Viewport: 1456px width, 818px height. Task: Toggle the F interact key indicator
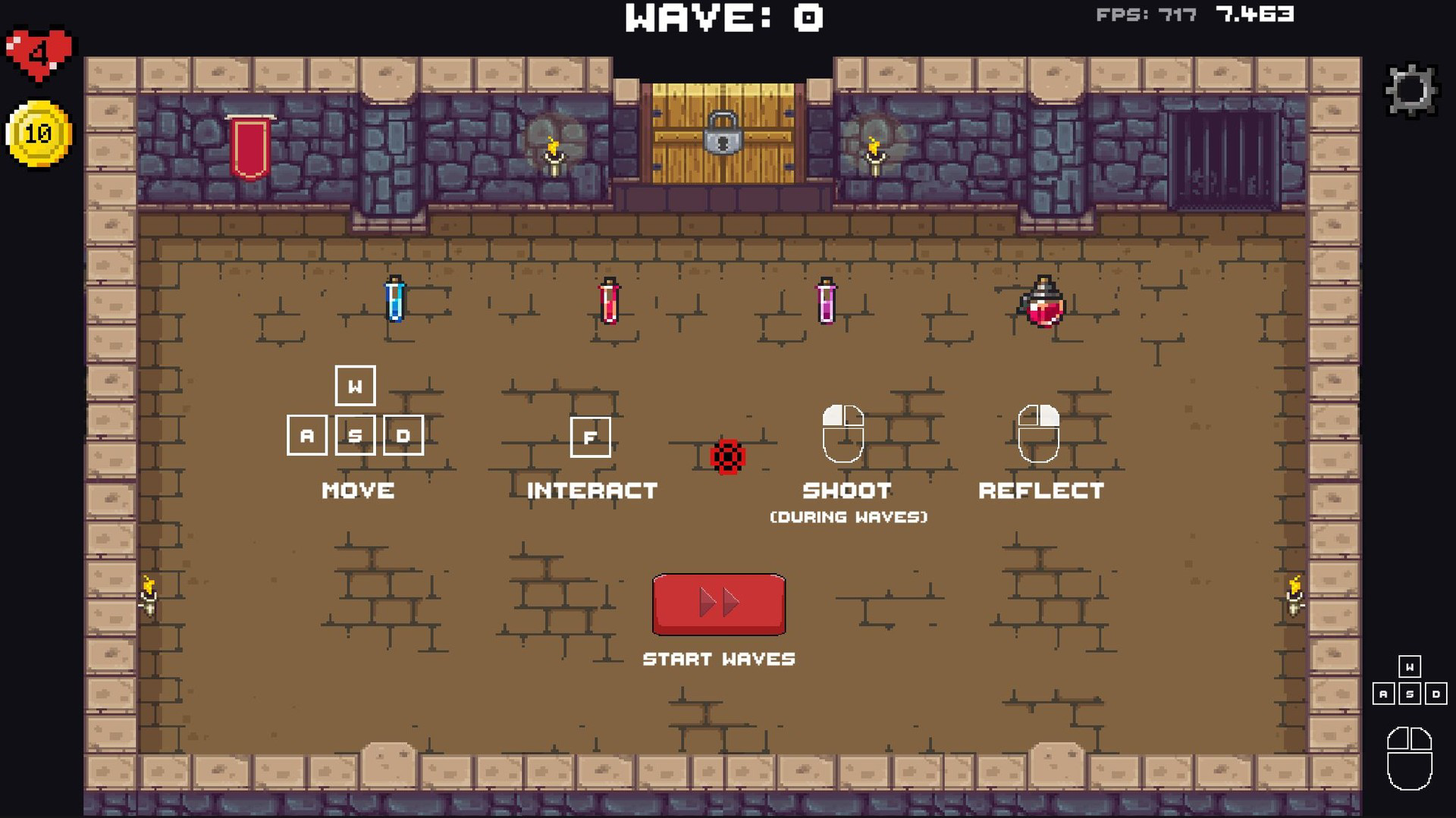point(590,437)
